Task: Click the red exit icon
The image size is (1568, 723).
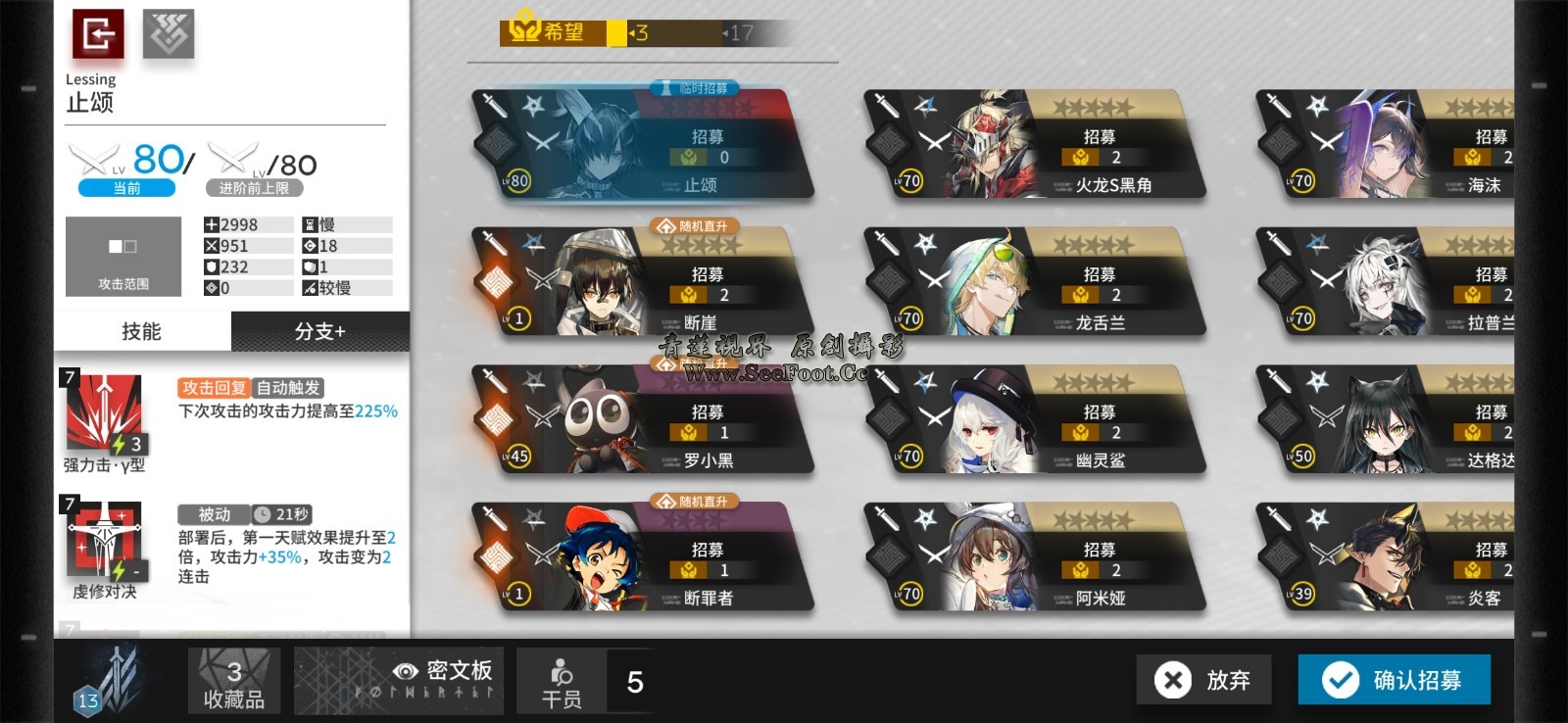Action: [x=98, y=34]
